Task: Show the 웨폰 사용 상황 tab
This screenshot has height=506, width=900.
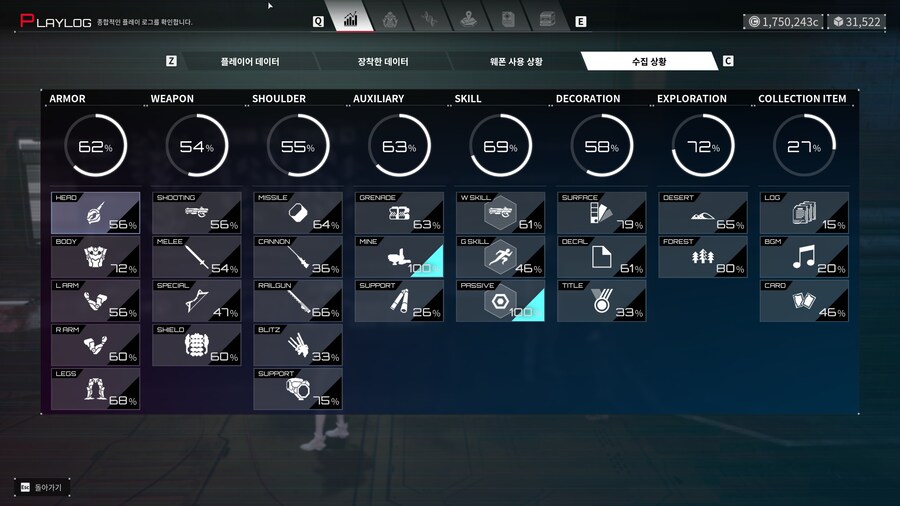Action: click(x=516, y=62)
